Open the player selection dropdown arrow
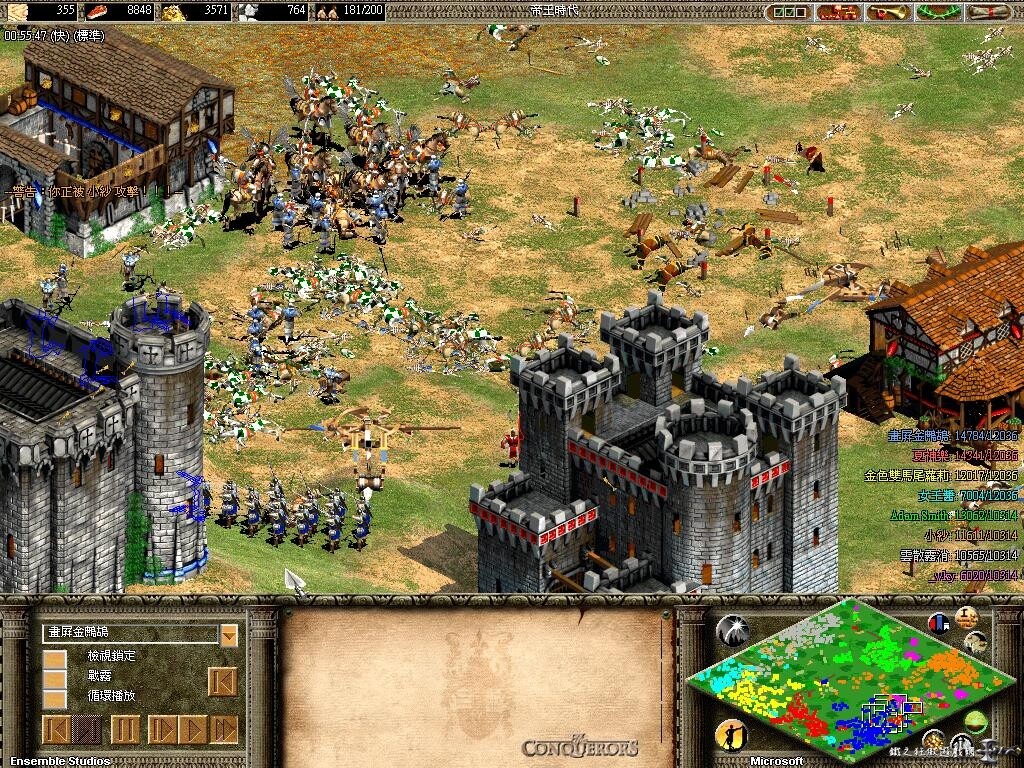 pos(229,634)
